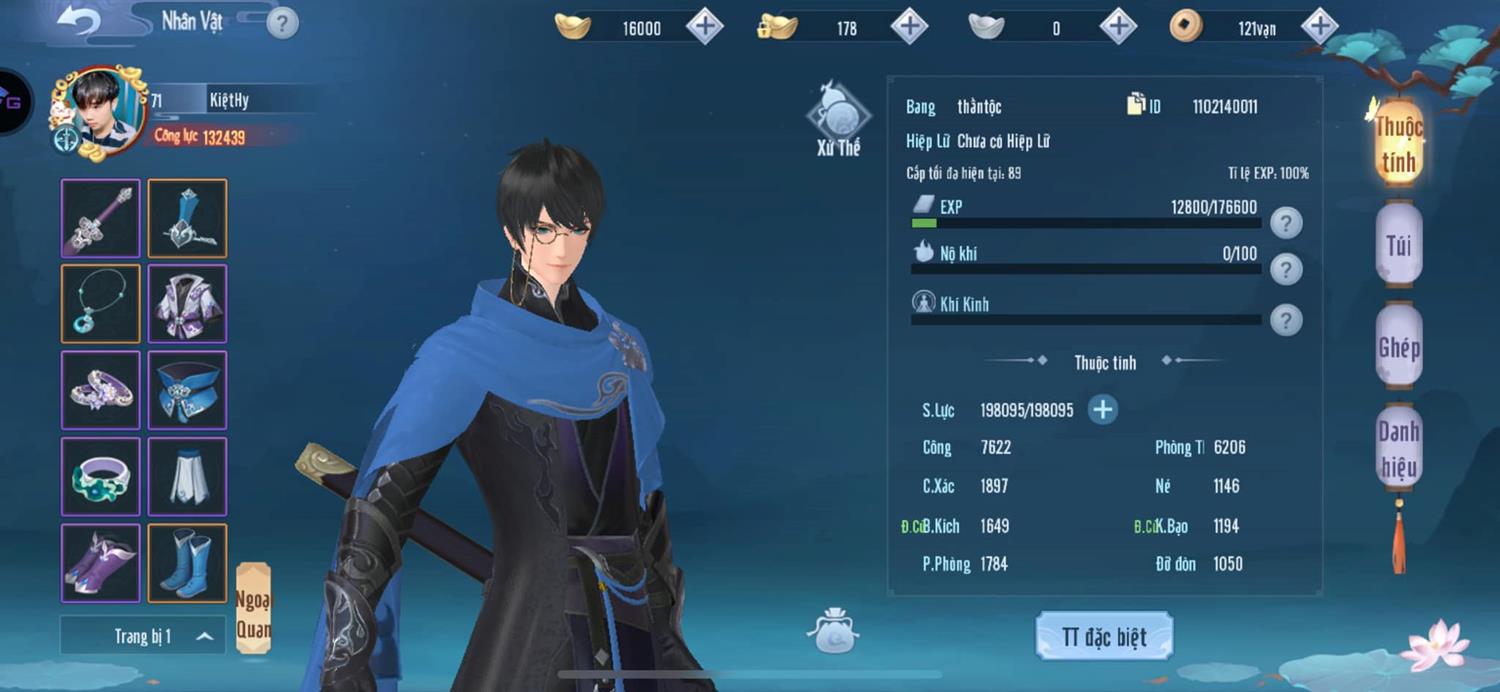This screenshot has width=1500, height=692.
Task: Add copper coins with plus button
Action: click(x=1319, y=27)
